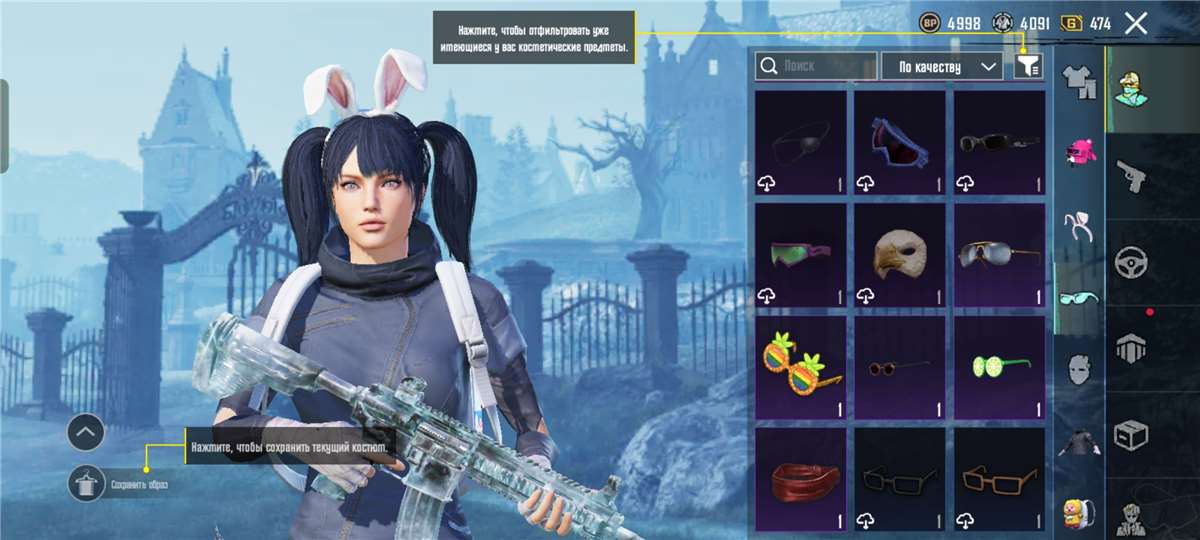The height and width of the screenshot is (540, 1200).
Task: Open the pink hat headwear category
Action: (x=1078, y=153)
